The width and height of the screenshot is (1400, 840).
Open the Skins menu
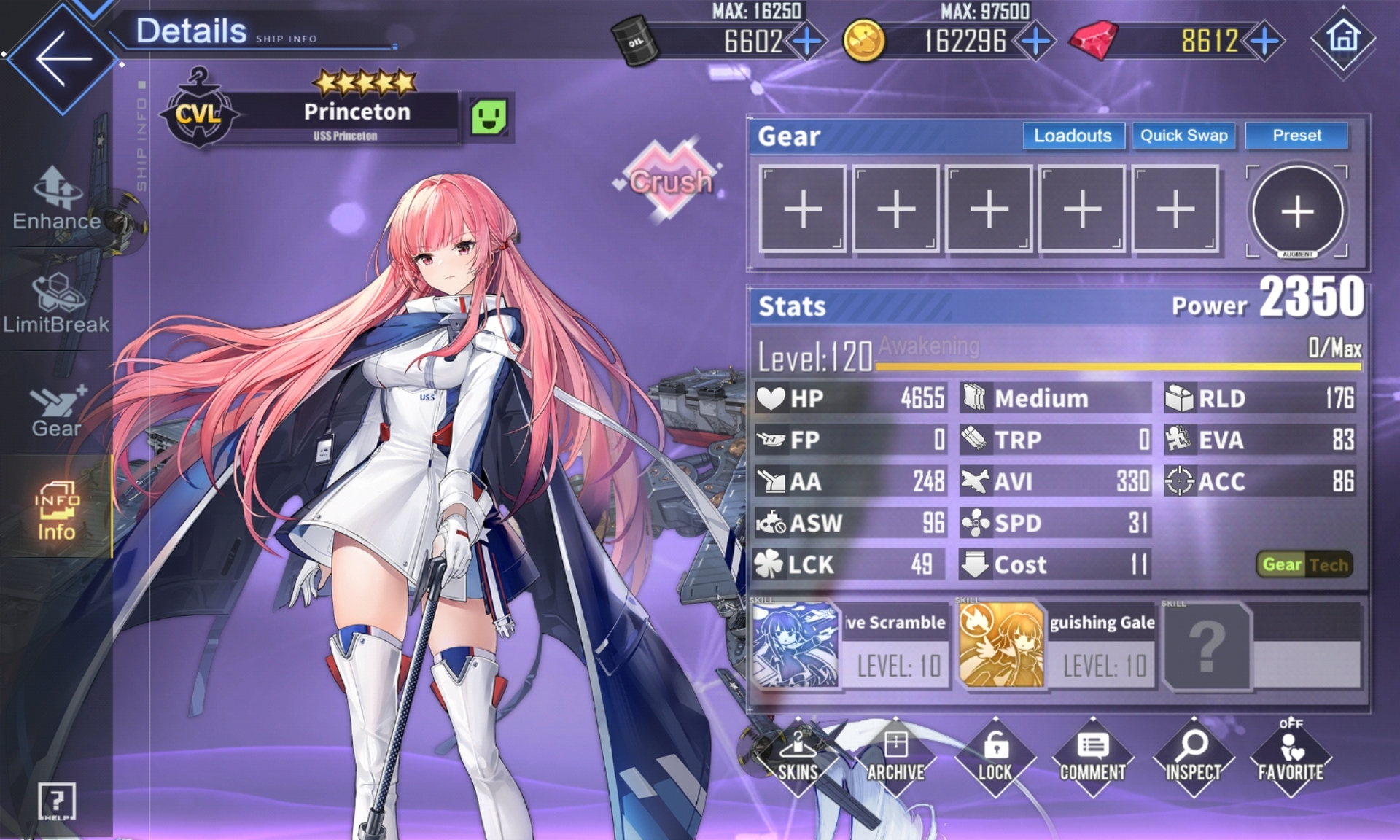[x=798, y=758]
